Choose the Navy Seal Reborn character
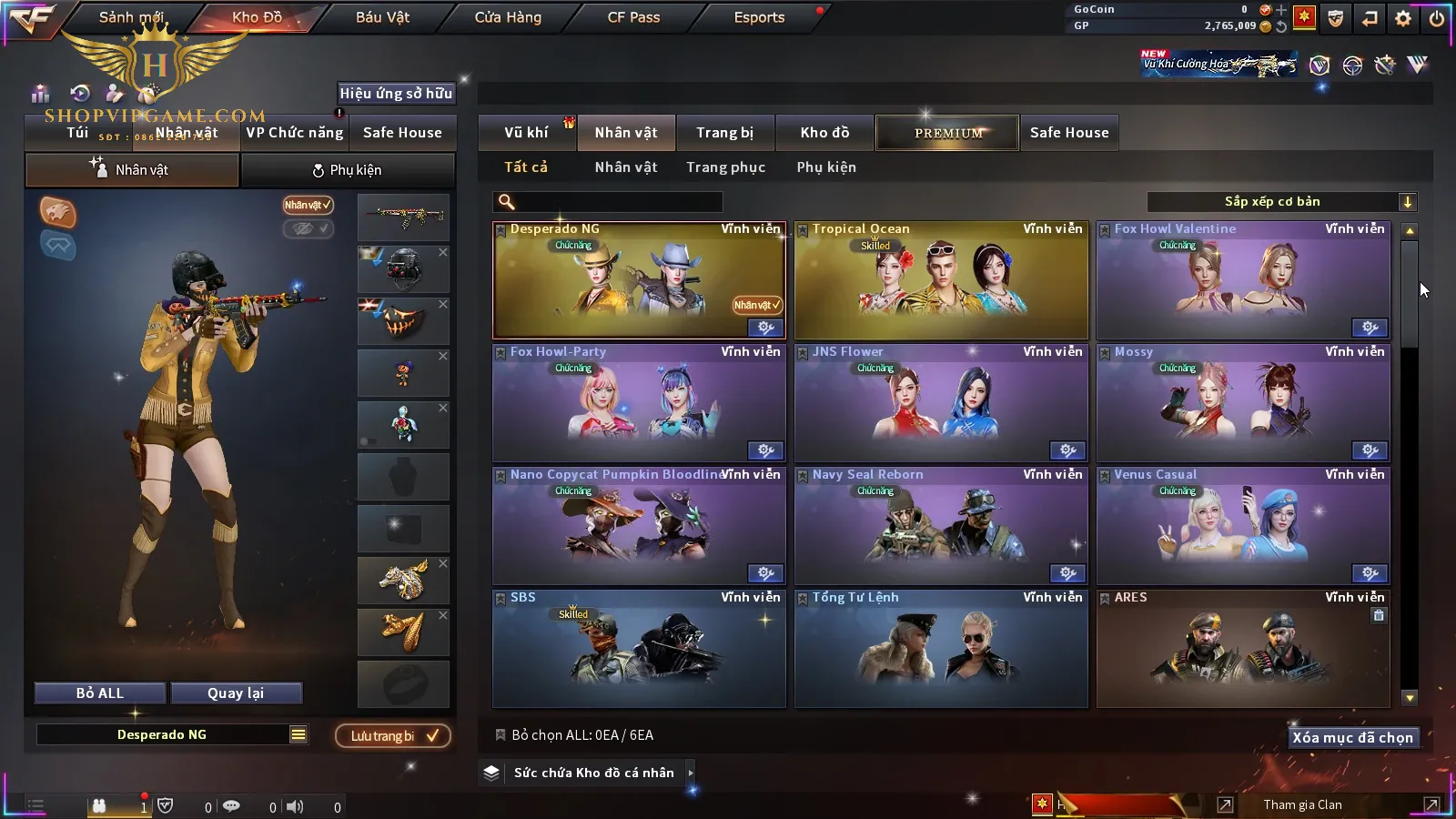The image size is (1456, 819). pyautogui.click(x=941, y=528)
